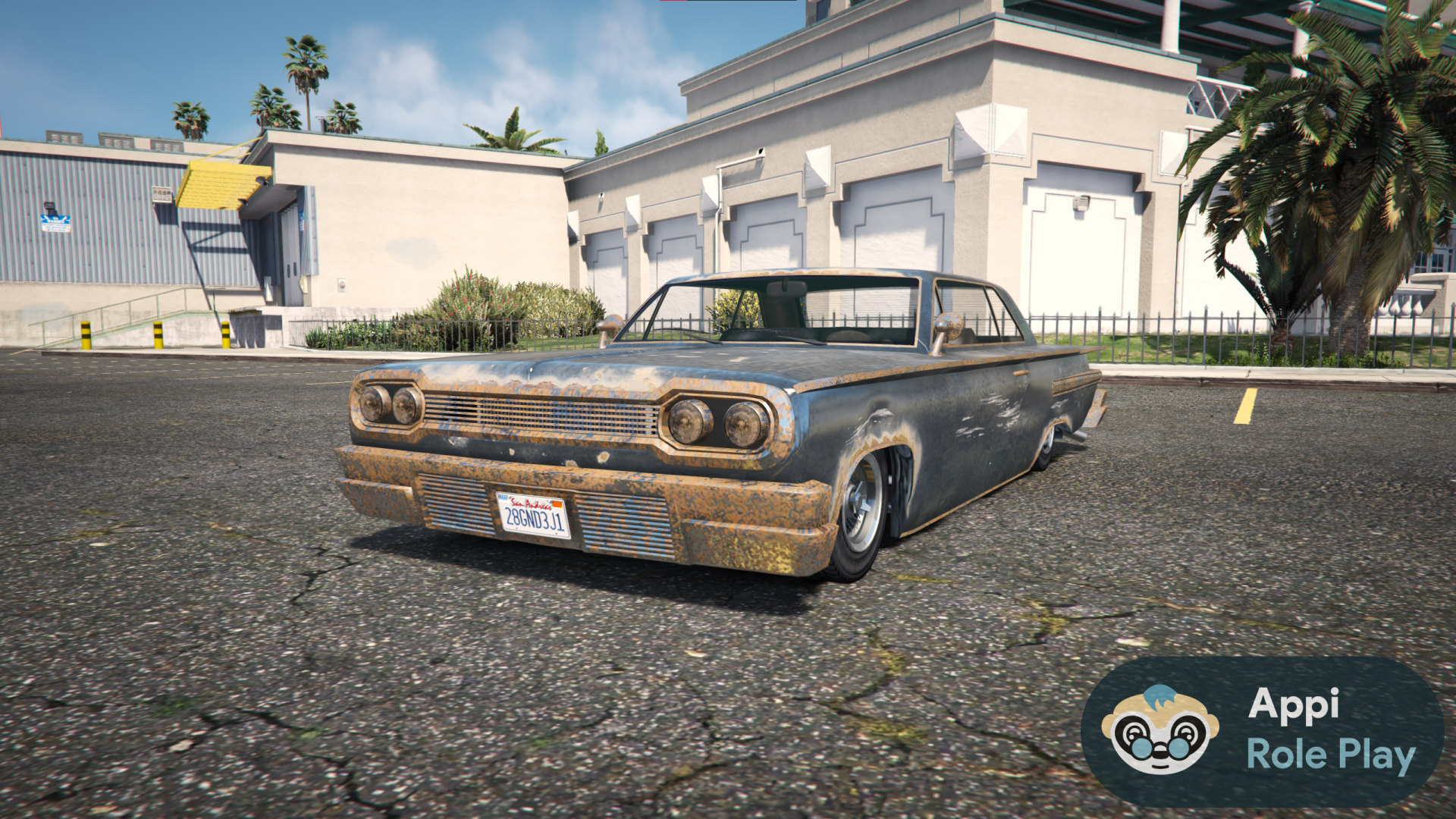Click the Appi Role Play logo badge
Image resolution: width=1456 pixels, height=819 pixels.
pos(1262,731)
